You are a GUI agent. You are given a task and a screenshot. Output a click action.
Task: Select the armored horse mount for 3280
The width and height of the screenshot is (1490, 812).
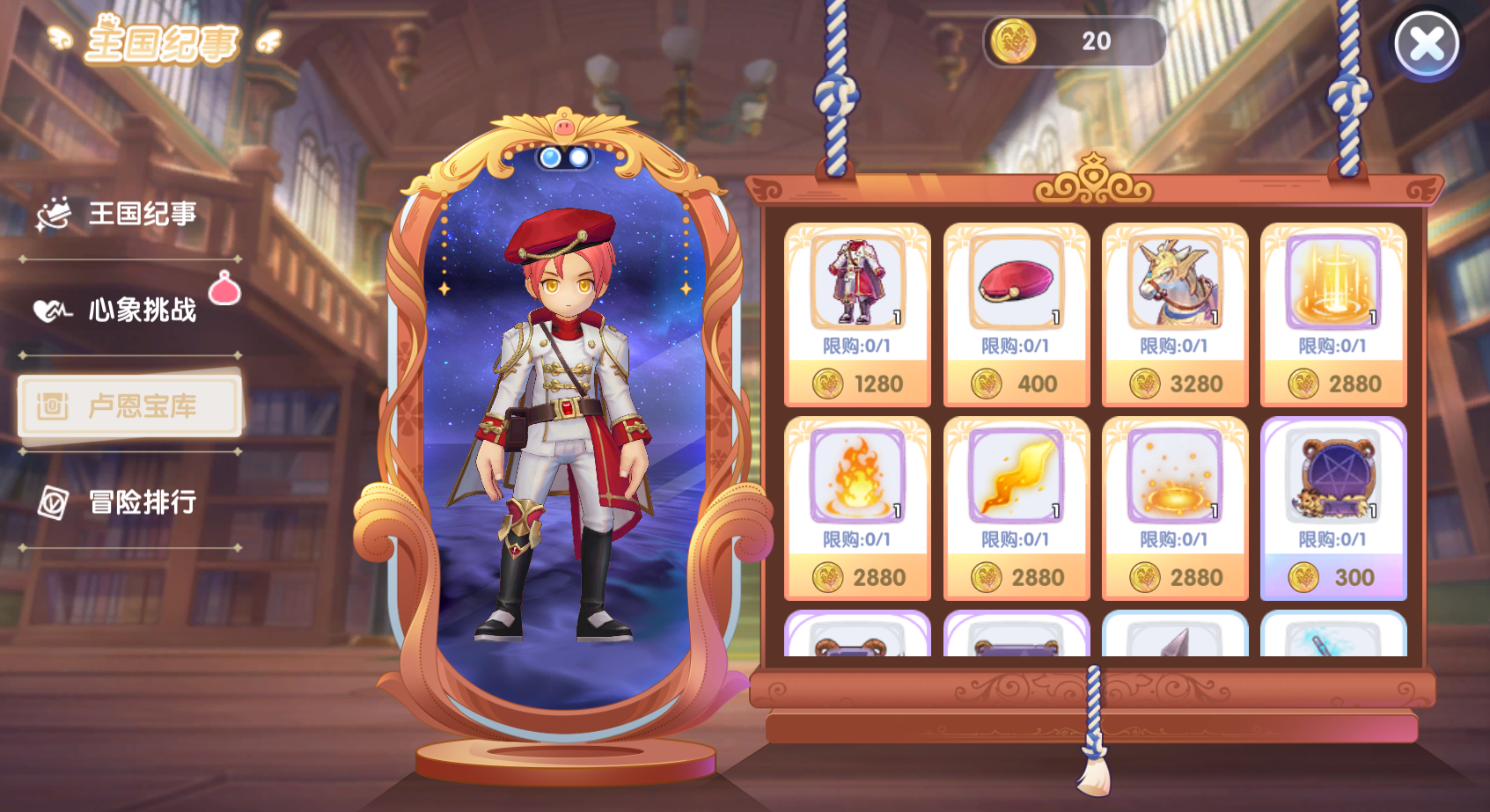pos(1174,314)
